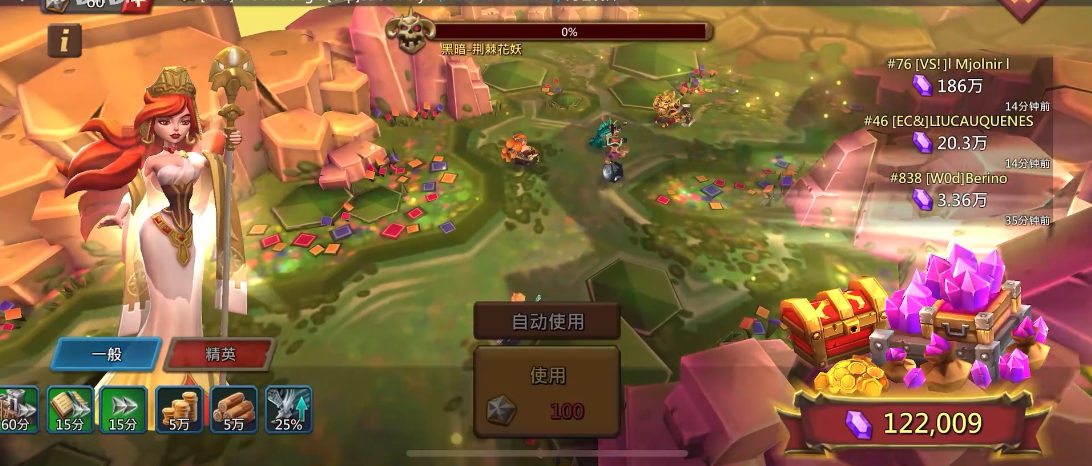
Task: Tap the 使用 button costing 100
Action: [x=547, y=392]
